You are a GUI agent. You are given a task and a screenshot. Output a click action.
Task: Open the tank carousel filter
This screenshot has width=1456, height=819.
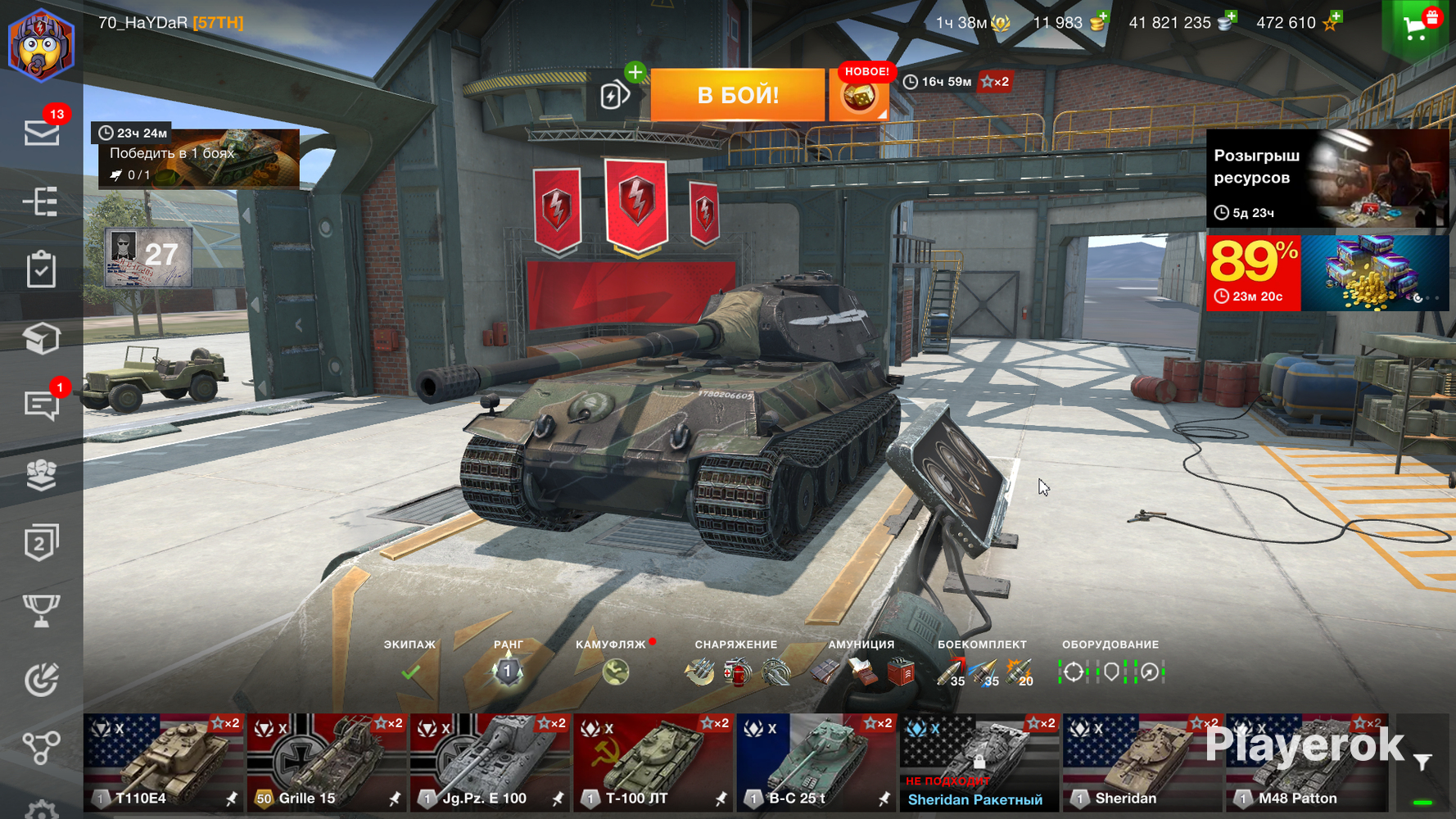1423,762
